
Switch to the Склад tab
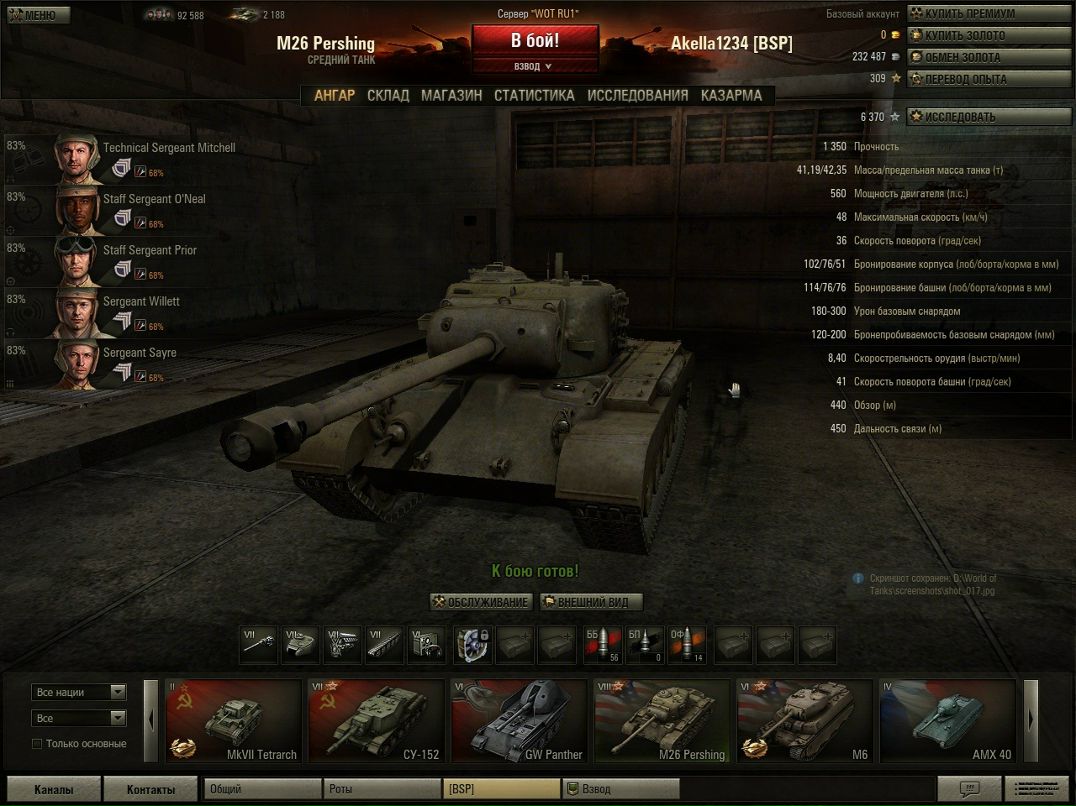click(x=388, y=96)
